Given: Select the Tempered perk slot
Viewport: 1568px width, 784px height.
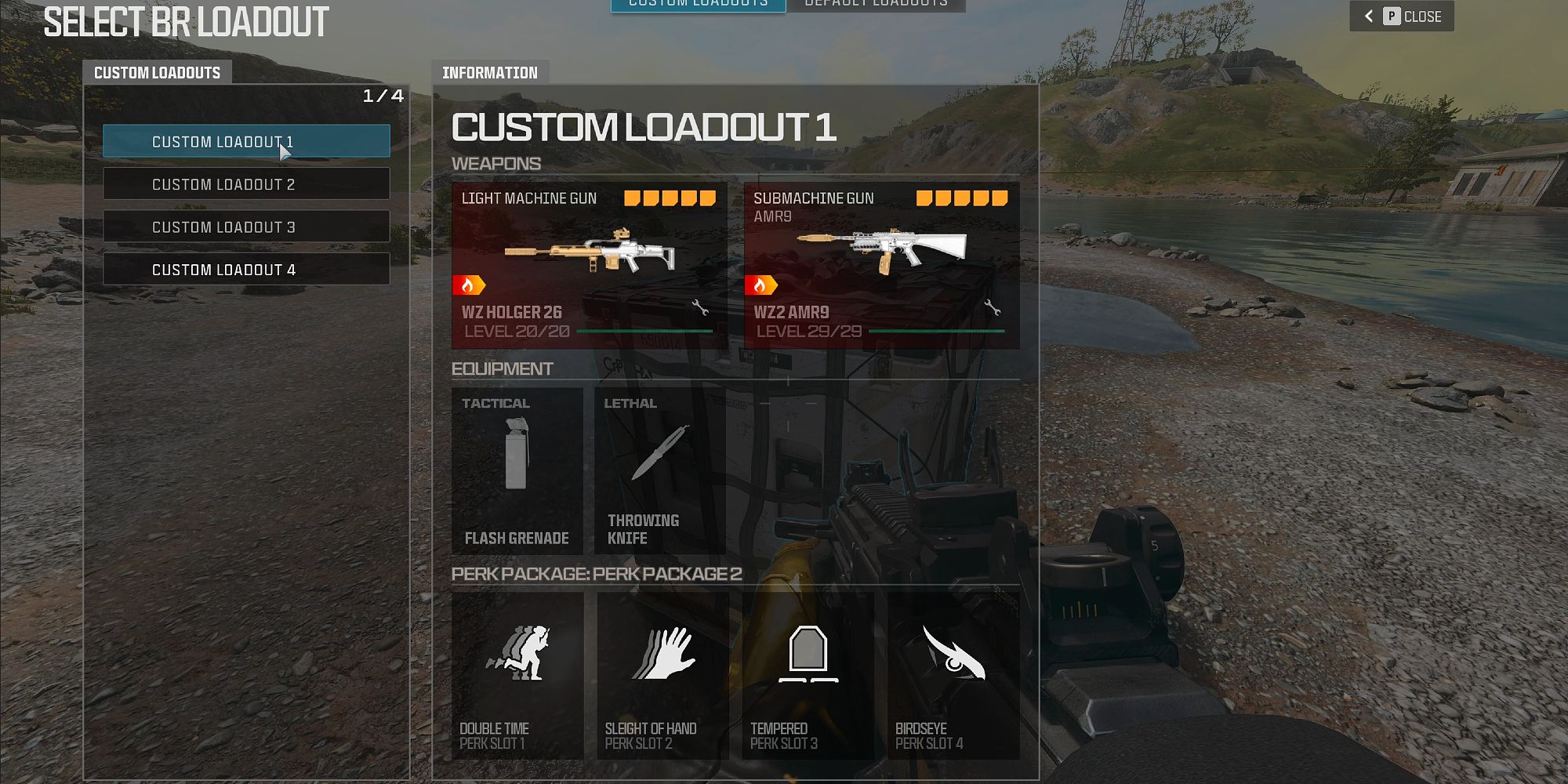Looking at the screenshot, I should pos(808,675).
